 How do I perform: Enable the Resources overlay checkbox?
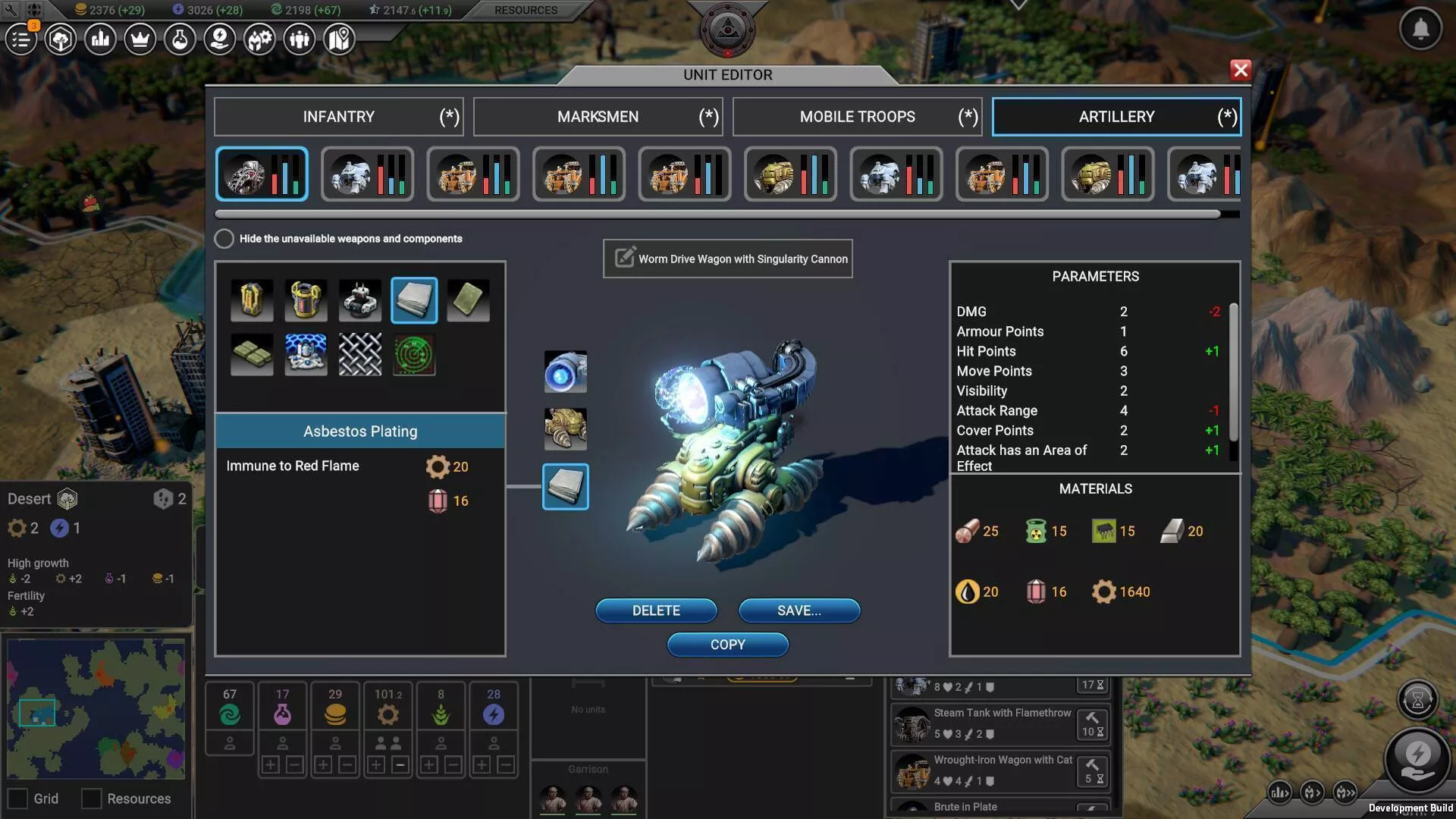pos(92,799)
